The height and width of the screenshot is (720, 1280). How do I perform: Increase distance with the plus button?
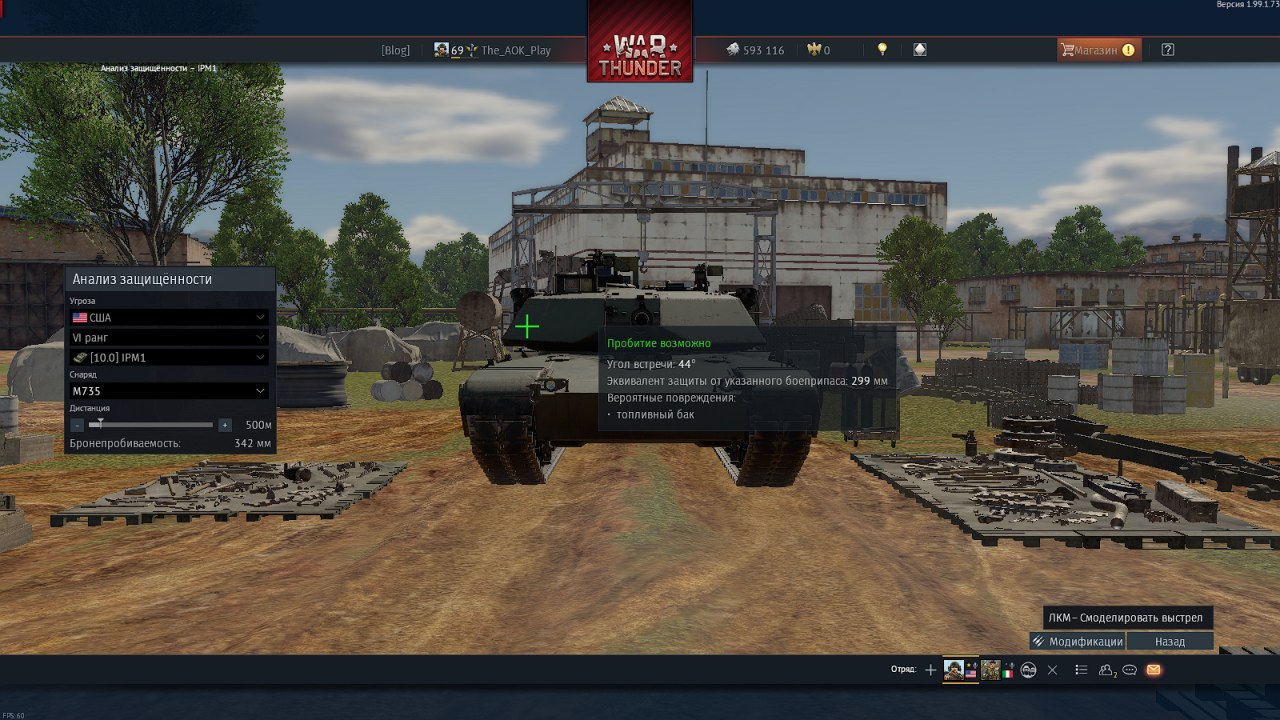click(x=225, y=425)
